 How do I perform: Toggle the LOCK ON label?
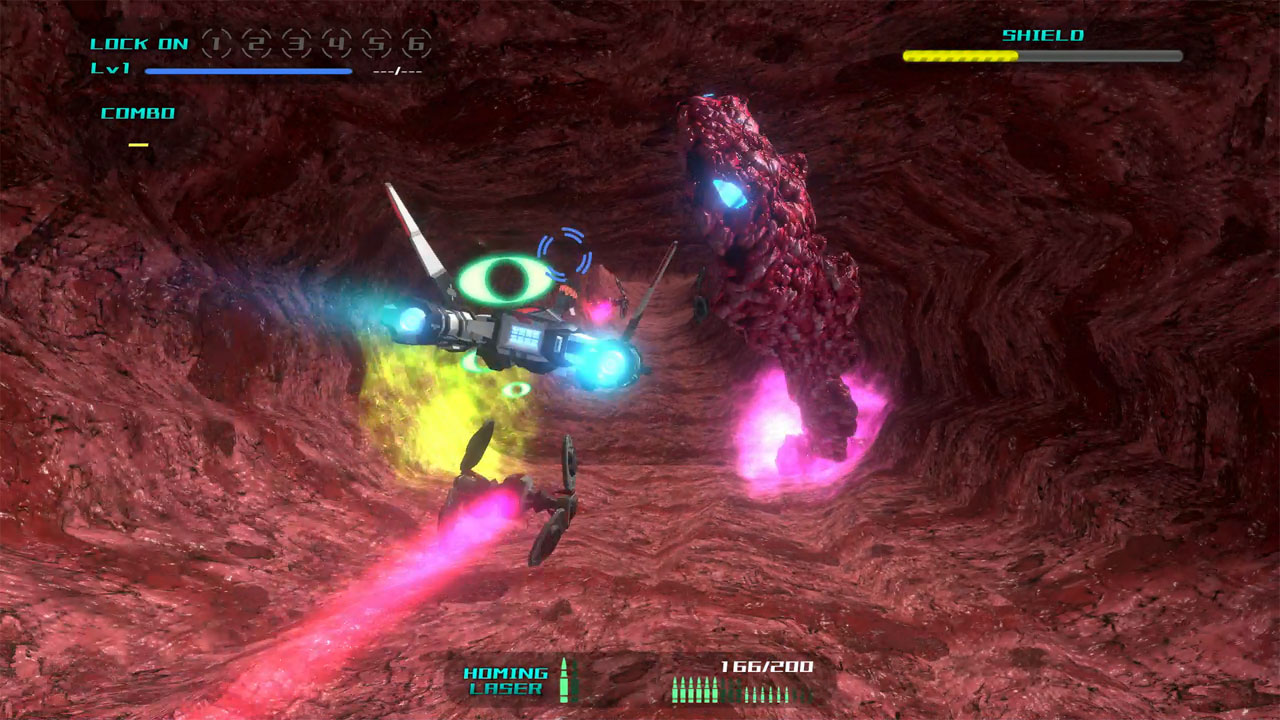140,44
